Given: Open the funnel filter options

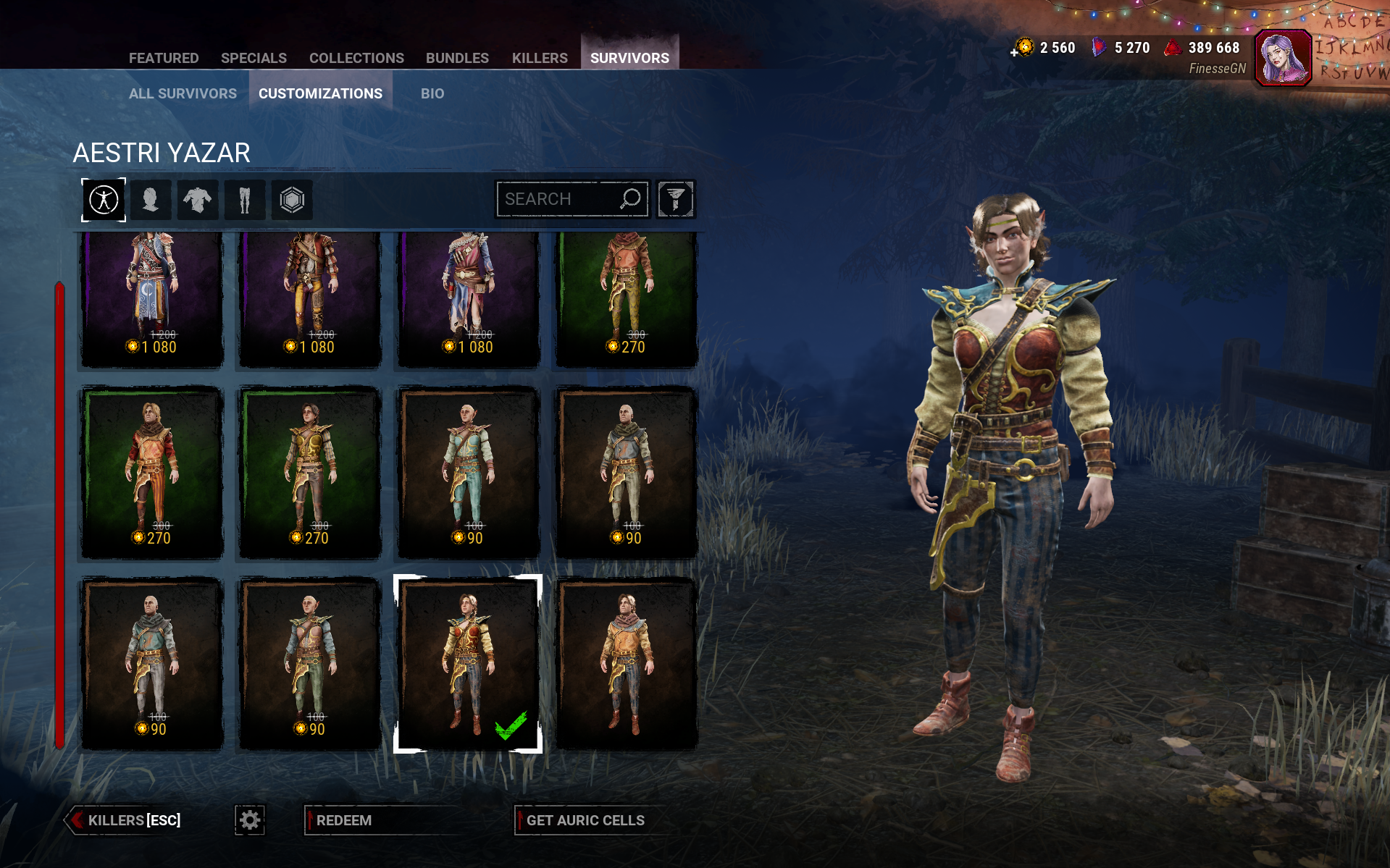Looking at the screenshot, I should tap(676, 199).
